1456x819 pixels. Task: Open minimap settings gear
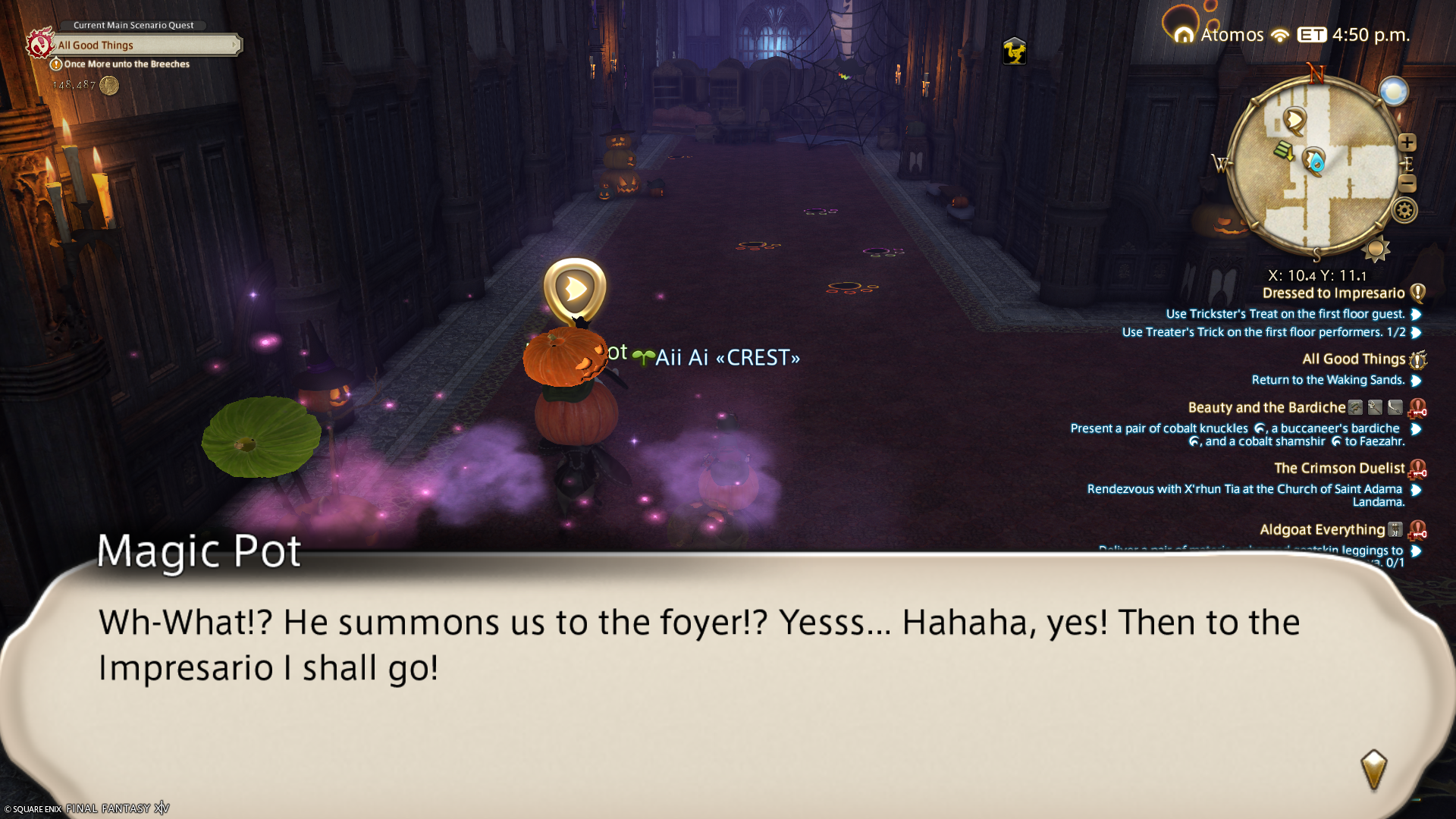tap(1404, 211)
